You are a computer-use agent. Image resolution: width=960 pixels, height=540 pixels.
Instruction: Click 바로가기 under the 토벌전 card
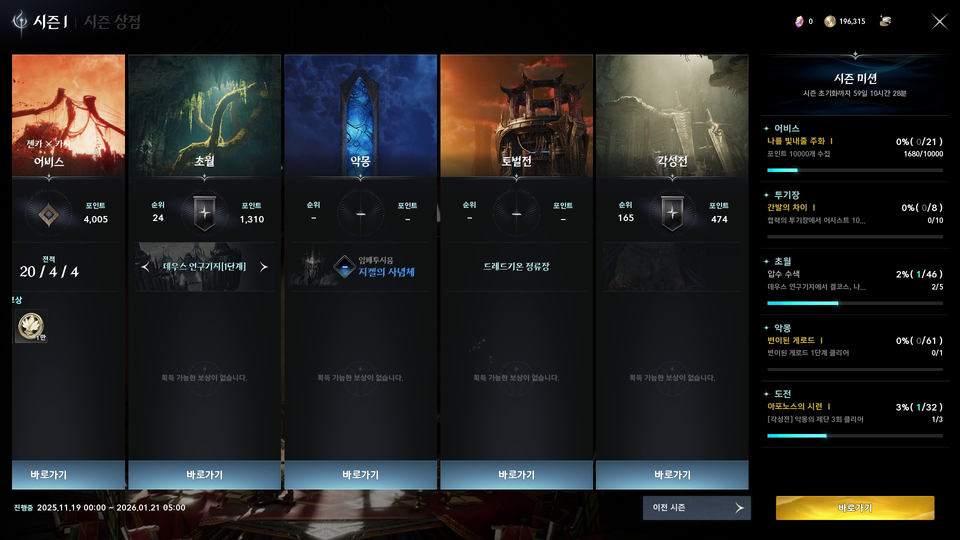tap(516, 474)
